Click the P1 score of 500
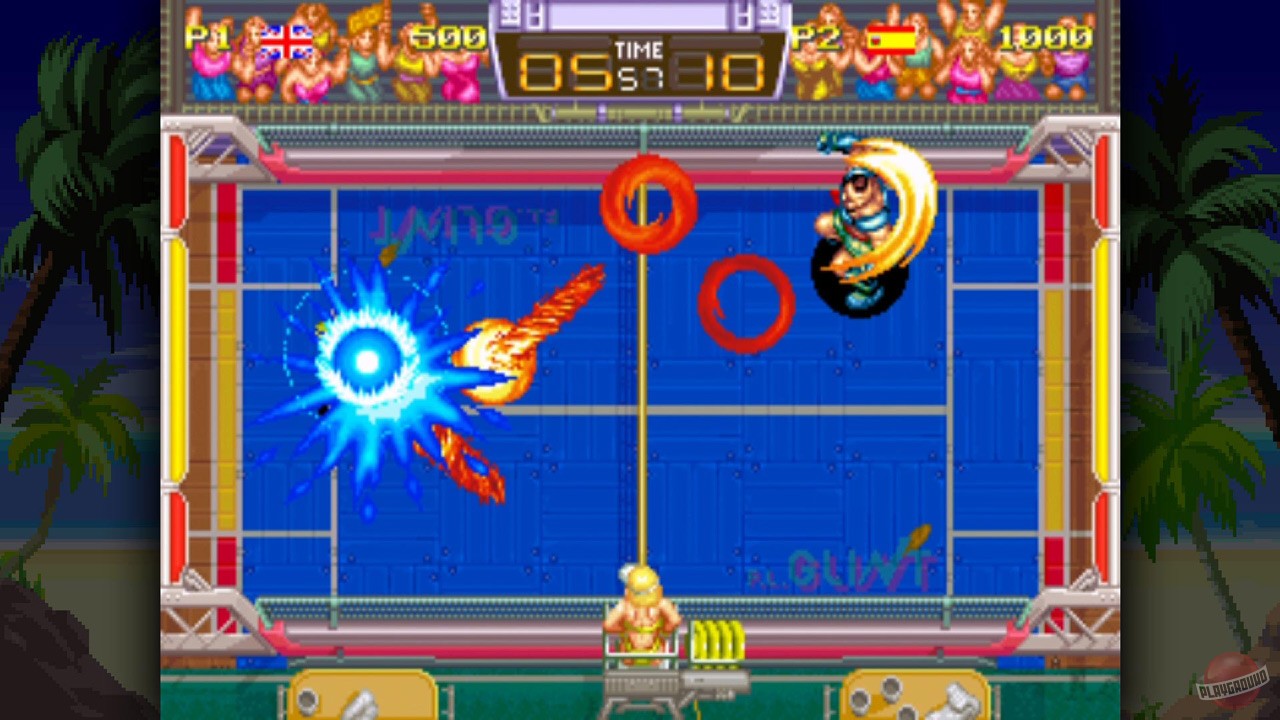 pos(449,38)
